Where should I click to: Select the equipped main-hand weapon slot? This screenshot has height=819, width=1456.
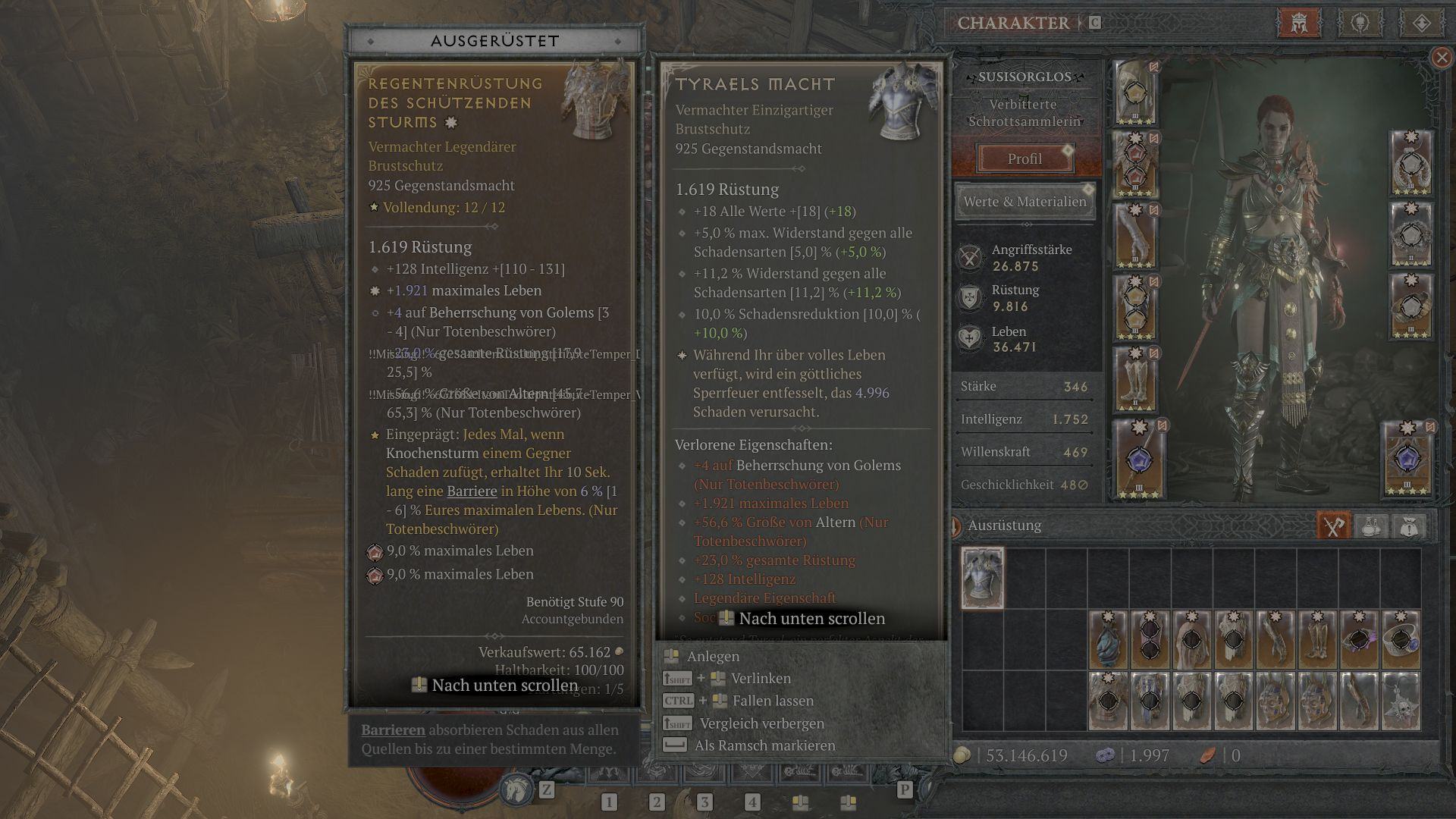click(x=1139, y=460)
